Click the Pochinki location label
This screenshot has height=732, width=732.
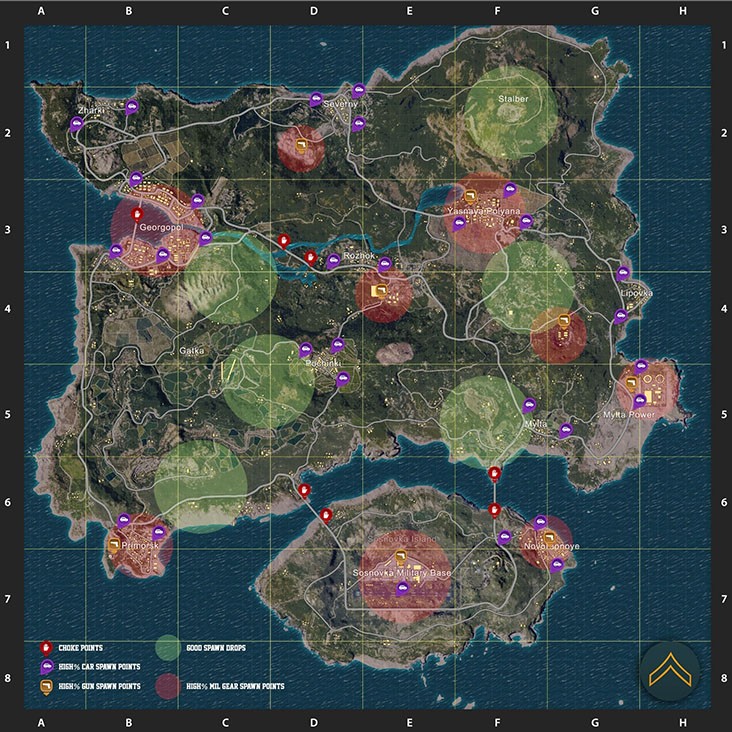coord(323,362)
